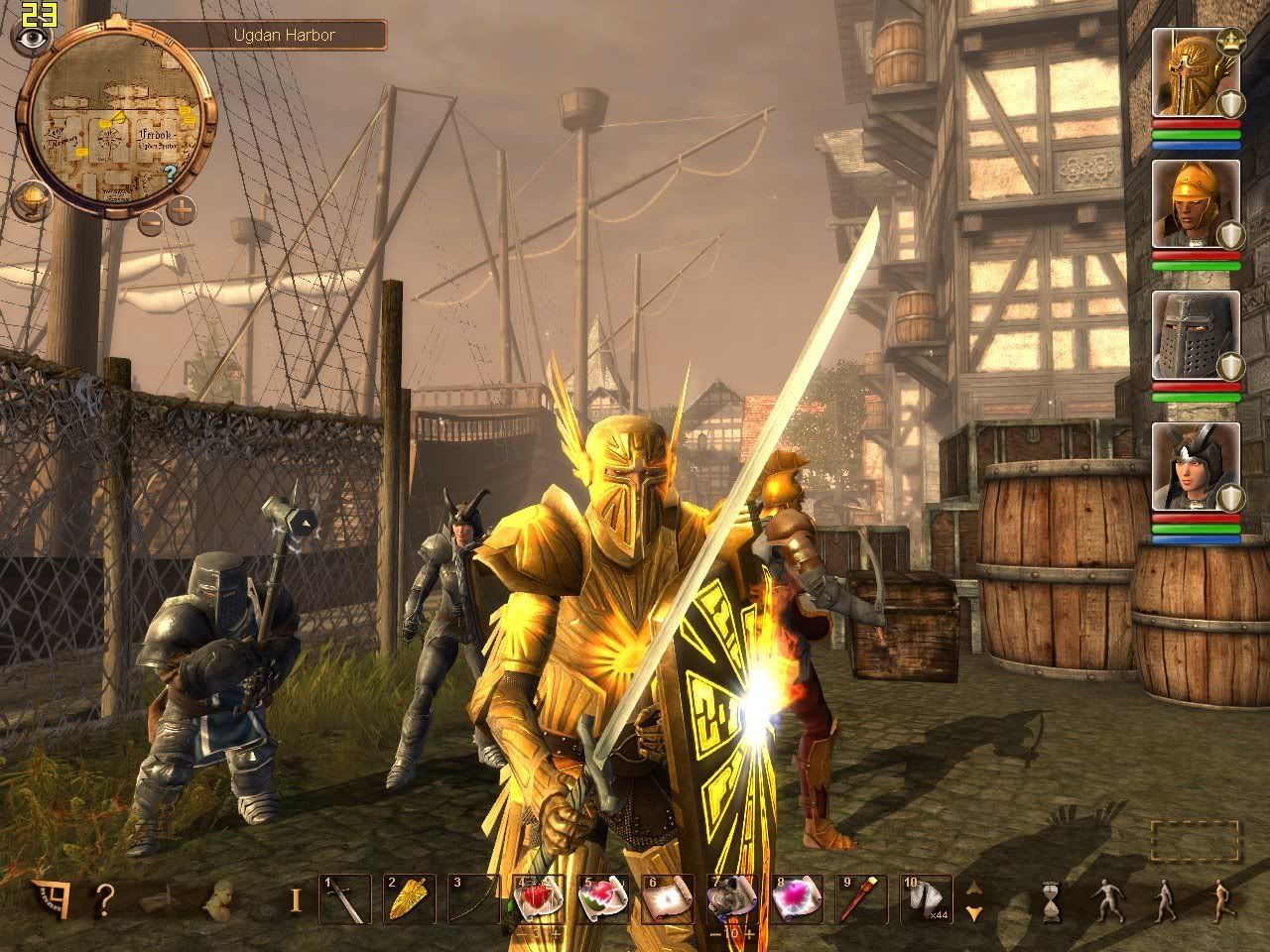Screen dimensions: 1270x952
Task: Select the golden-helmed knight portrait
Action: (x=1195, y=75)
